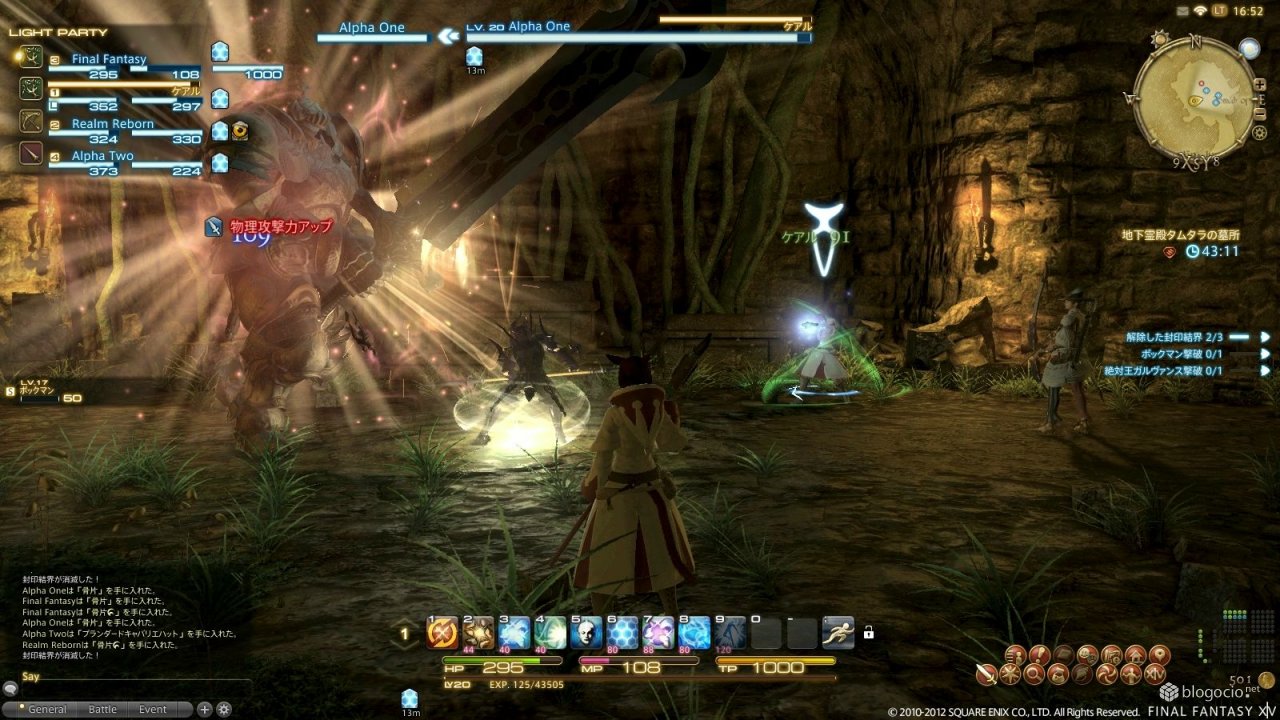Open the house icon menu button

coord(1134,656)
